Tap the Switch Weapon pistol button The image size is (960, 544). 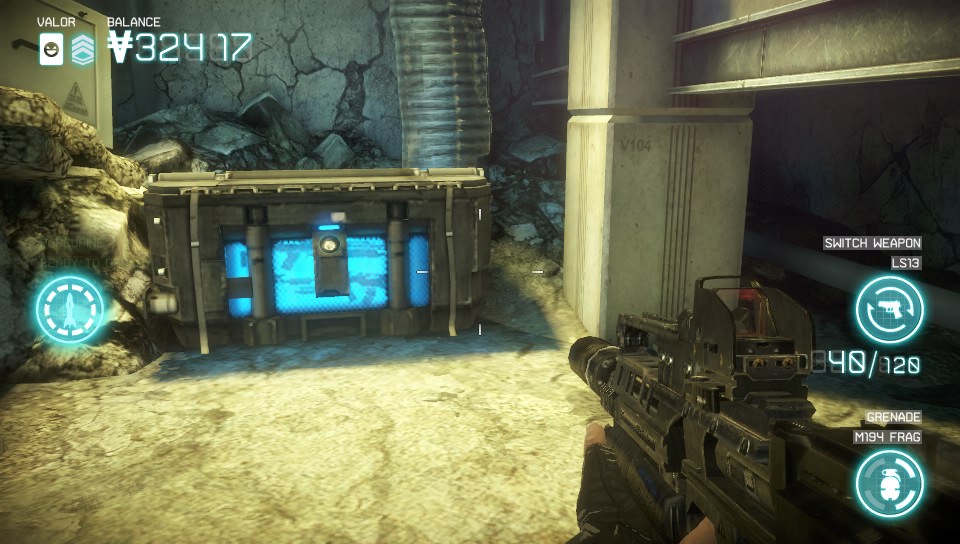click(x=889, y=310)
